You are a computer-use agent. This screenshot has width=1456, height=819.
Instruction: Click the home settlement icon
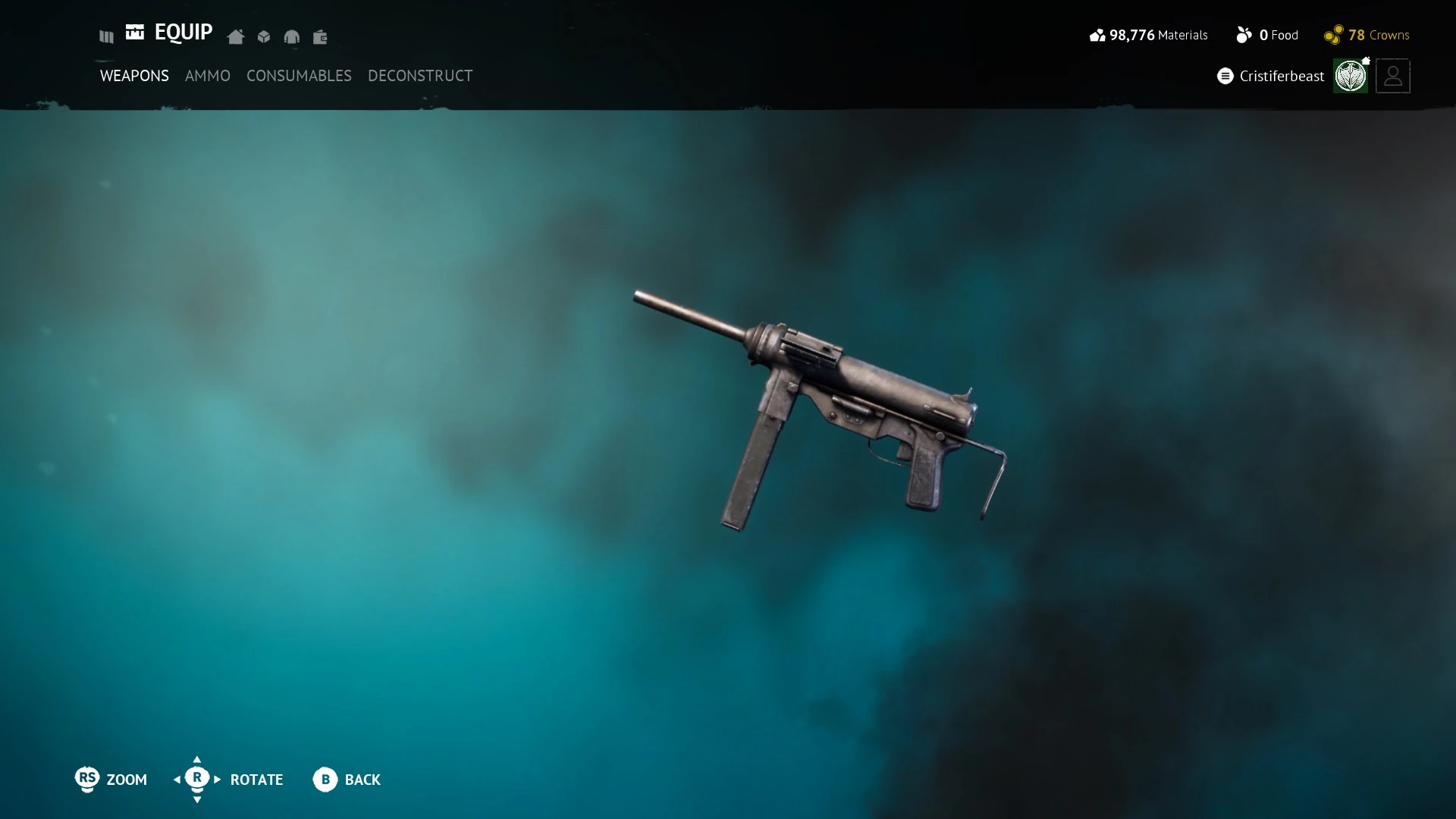(x=235, y=36)
